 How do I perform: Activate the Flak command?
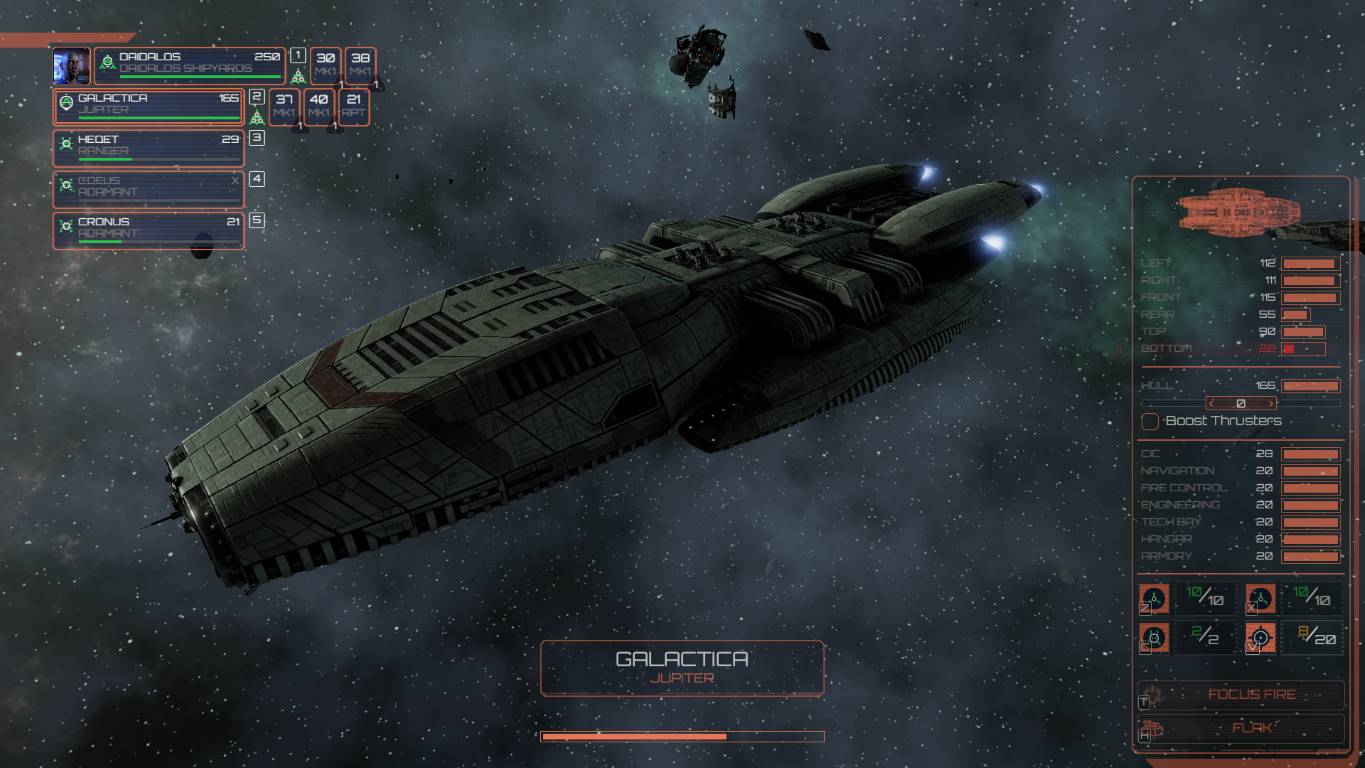(1242, 729)
